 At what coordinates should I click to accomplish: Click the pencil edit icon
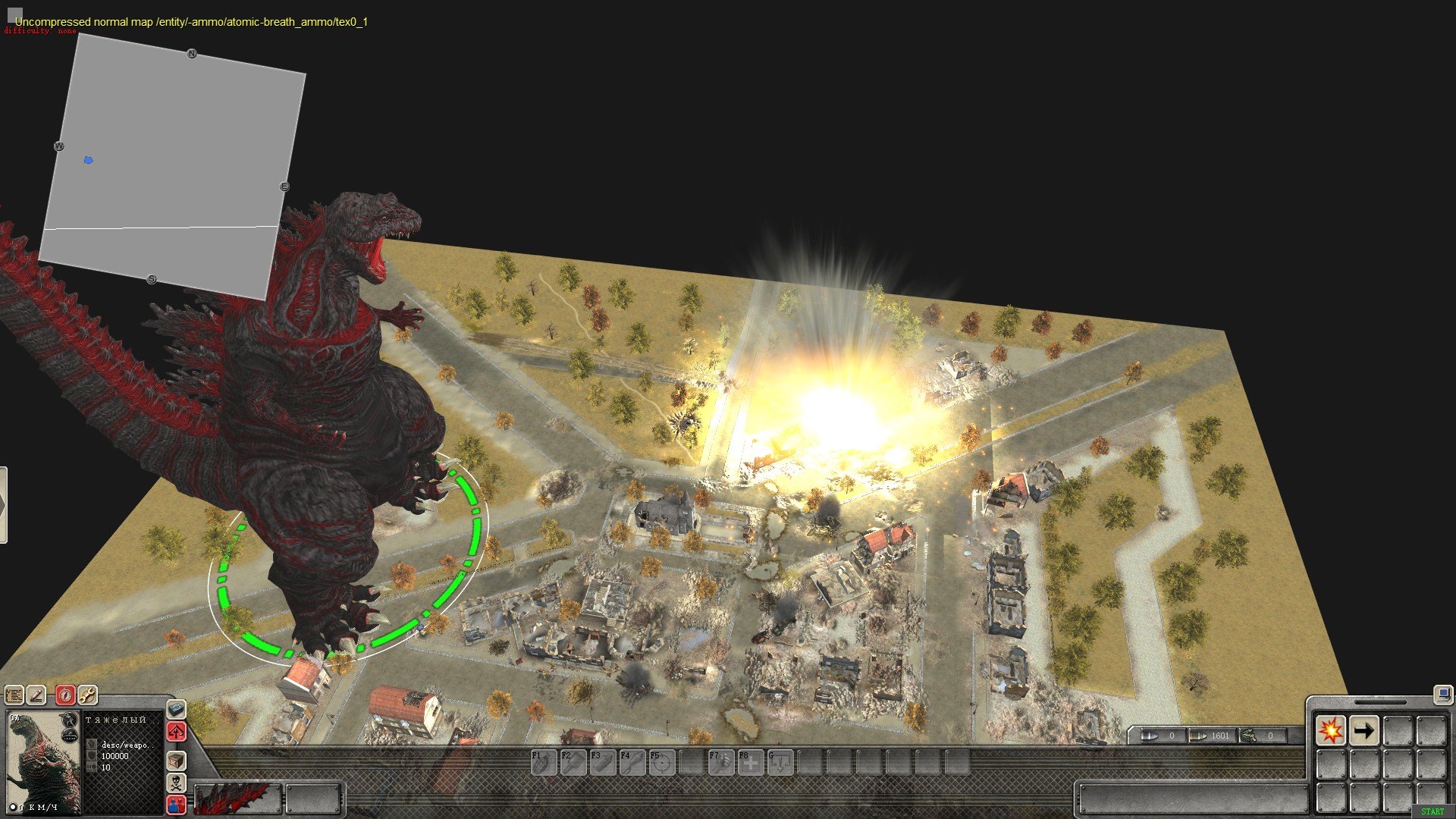(36, 695)
